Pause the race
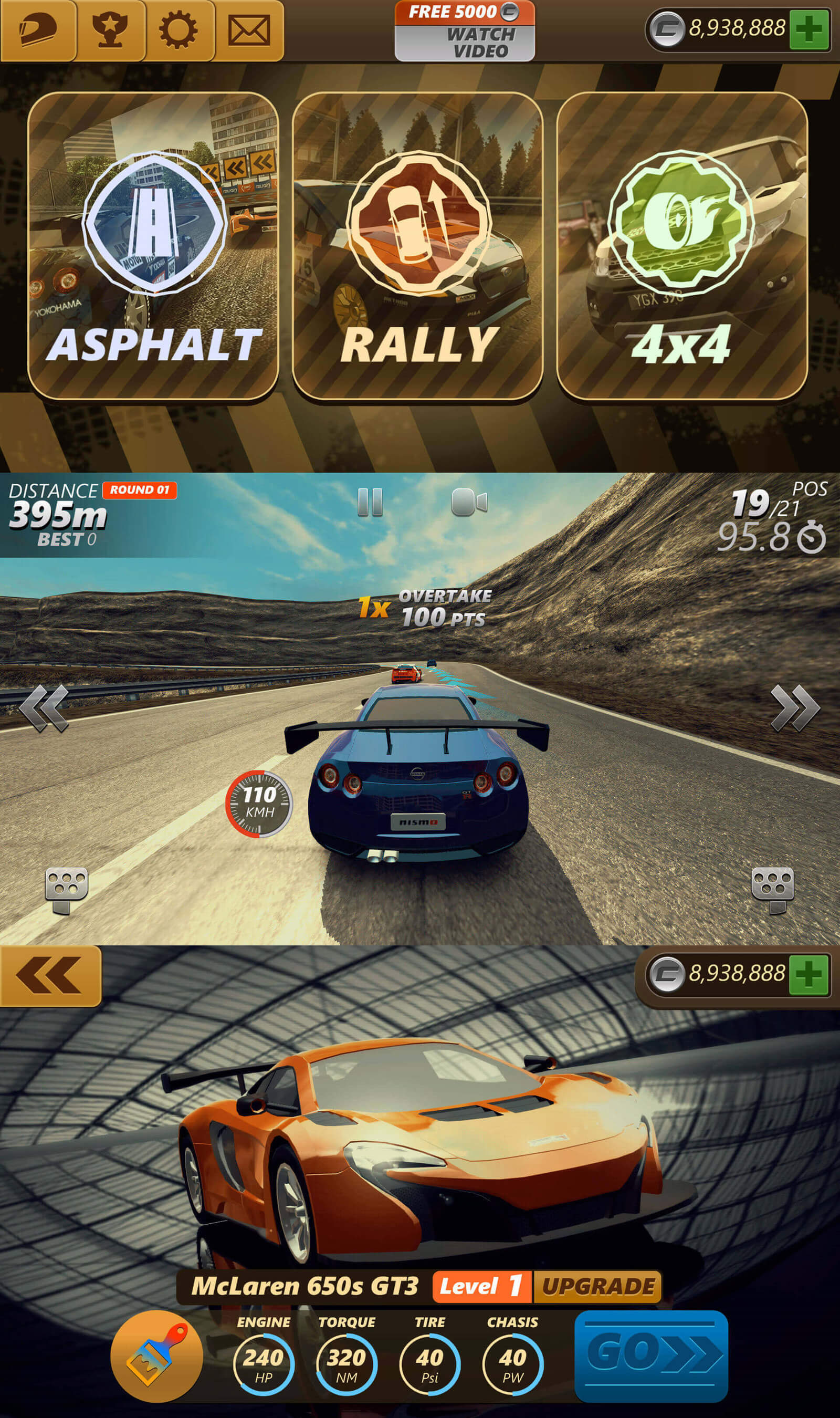Image resolution: width=840 pixels, height=1418 pixels. click(370, 502)
